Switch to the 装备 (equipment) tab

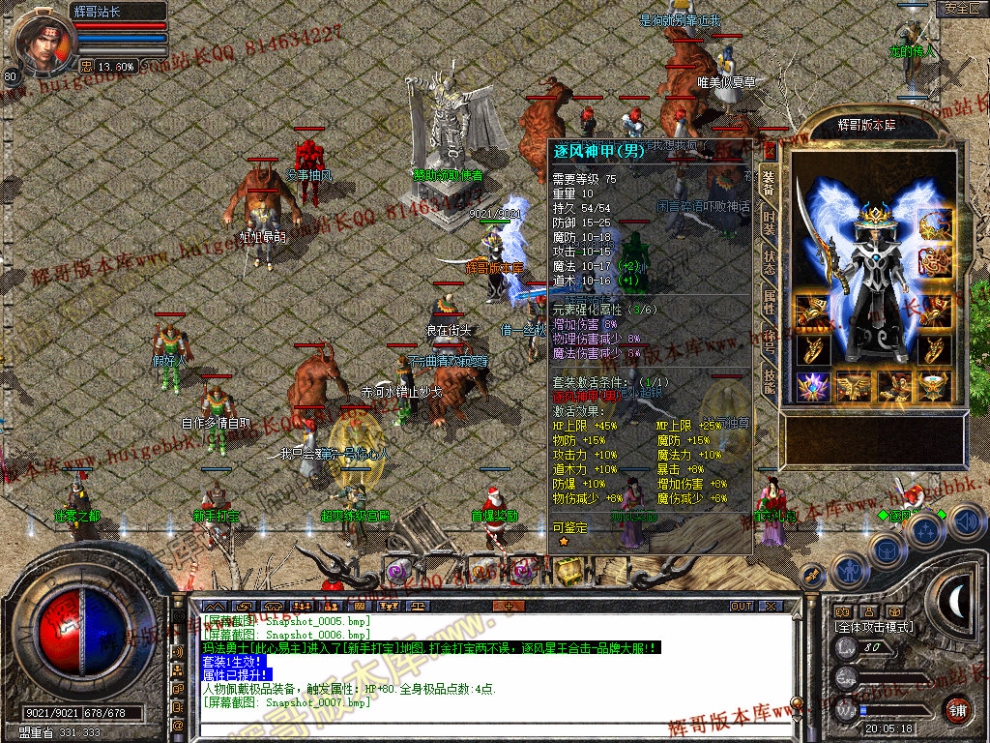point(769,180)
